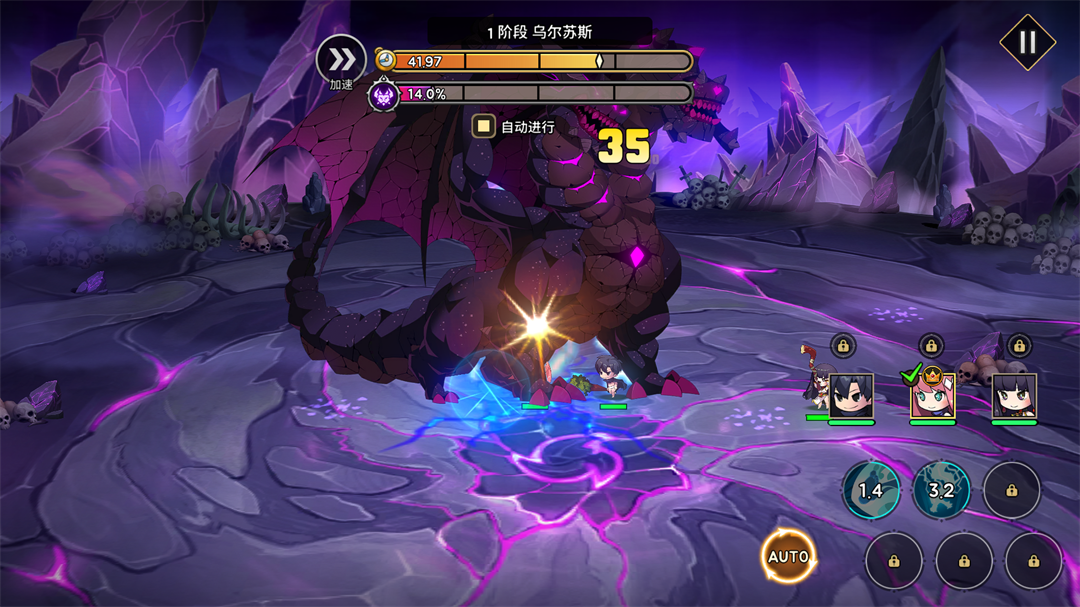Select the pink-haired crowned hero portrait
Image resolution: width=1080 pixels, height=607 pixels.
[x=932, y=396]
